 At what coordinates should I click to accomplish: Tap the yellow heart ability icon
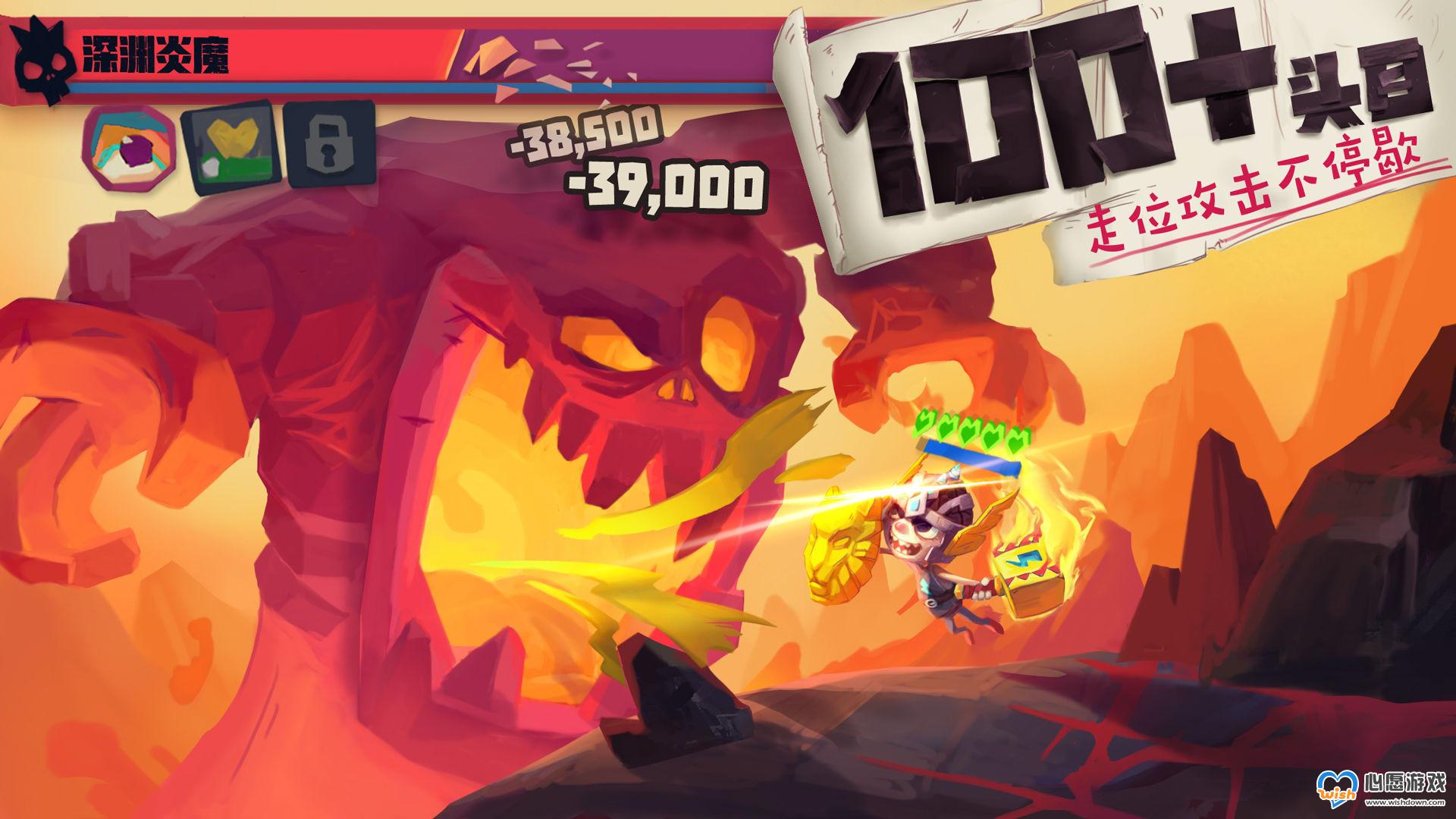click(231, 144)
